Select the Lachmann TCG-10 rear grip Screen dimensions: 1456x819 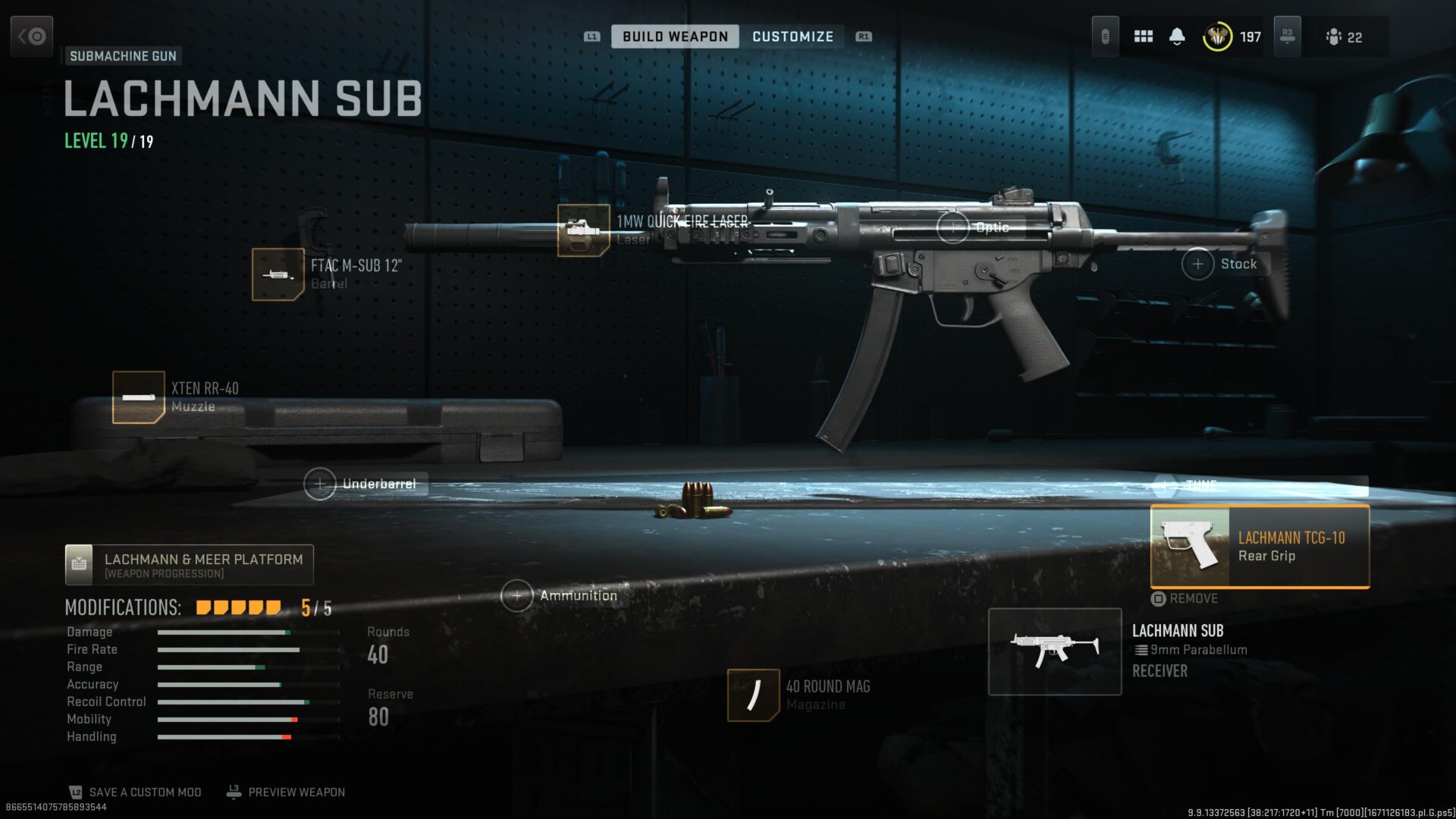[1260, 547]
